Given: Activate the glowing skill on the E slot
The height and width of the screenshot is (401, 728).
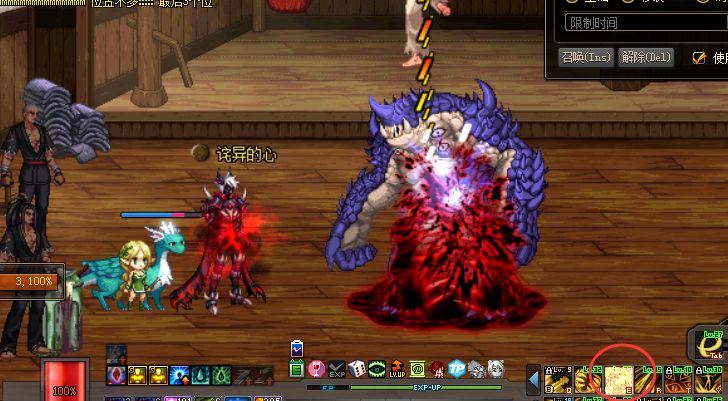Looking at the screenshot, I should (619, 380).
